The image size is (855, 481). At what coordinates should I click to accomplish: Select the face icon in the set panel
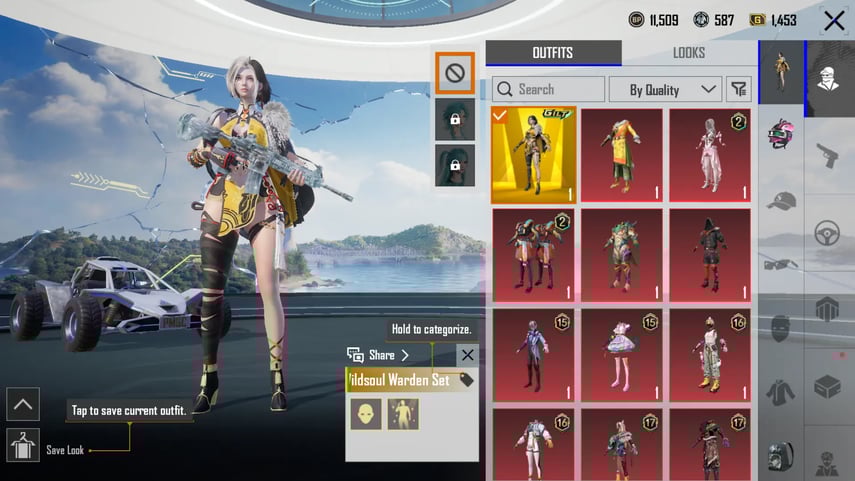[366, 414]
